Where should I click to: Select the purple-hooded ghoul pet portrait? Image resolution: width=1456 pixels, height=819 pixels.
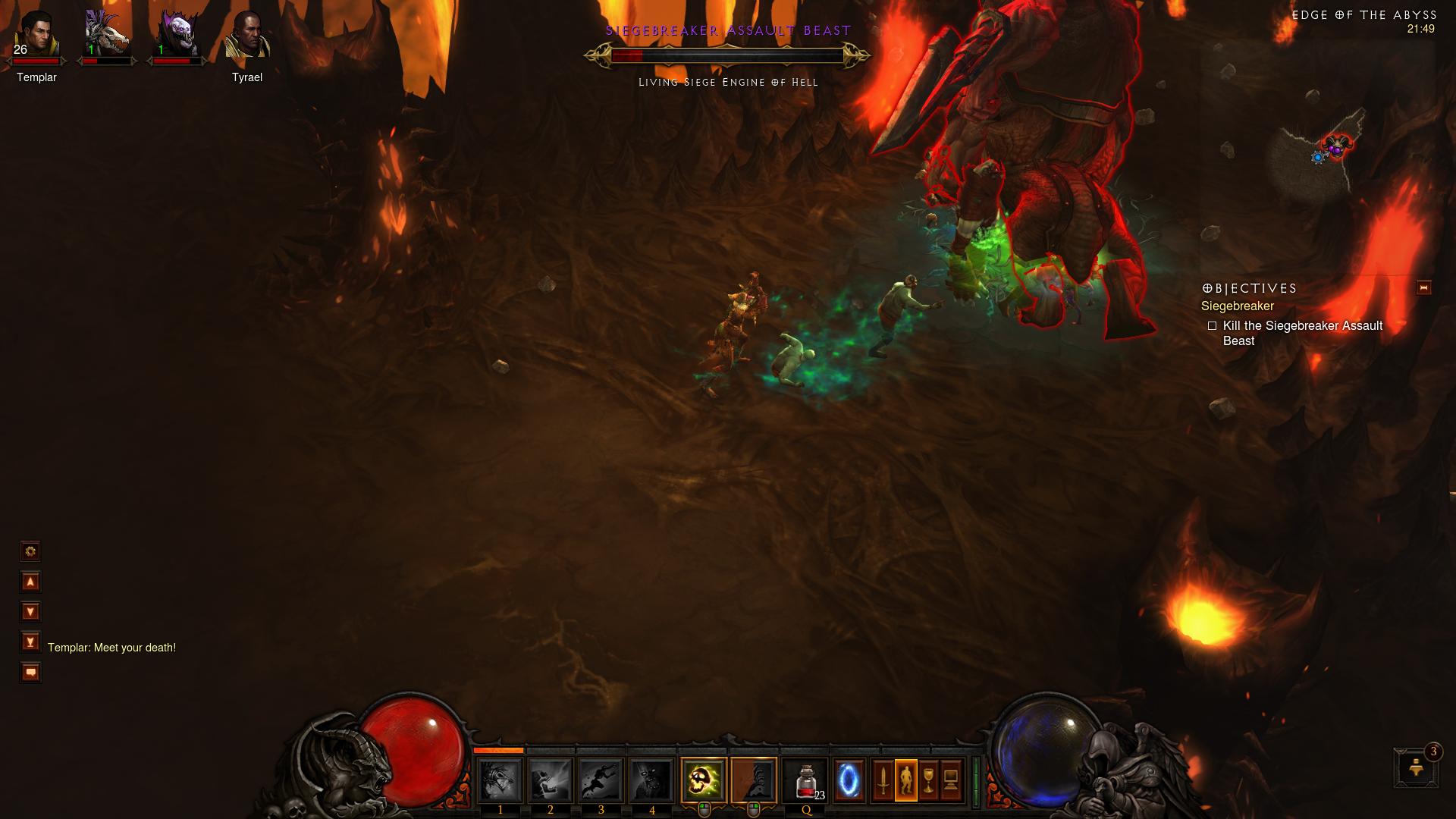tap(177, 36)
